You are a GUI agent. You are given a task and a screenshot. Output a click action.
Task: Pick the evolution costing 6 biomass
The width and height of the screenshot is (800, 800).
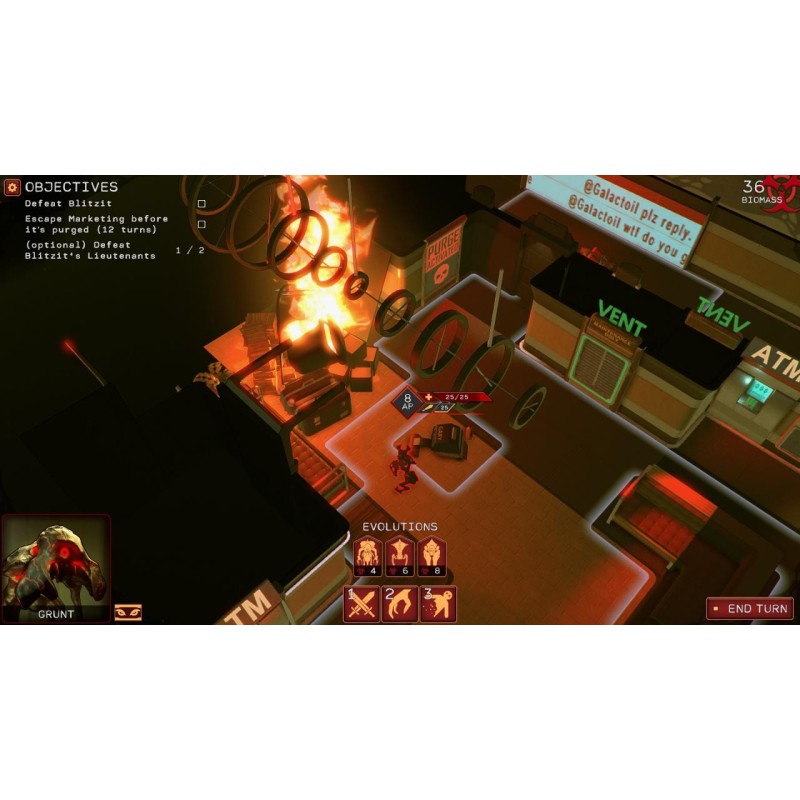[400, 556]
